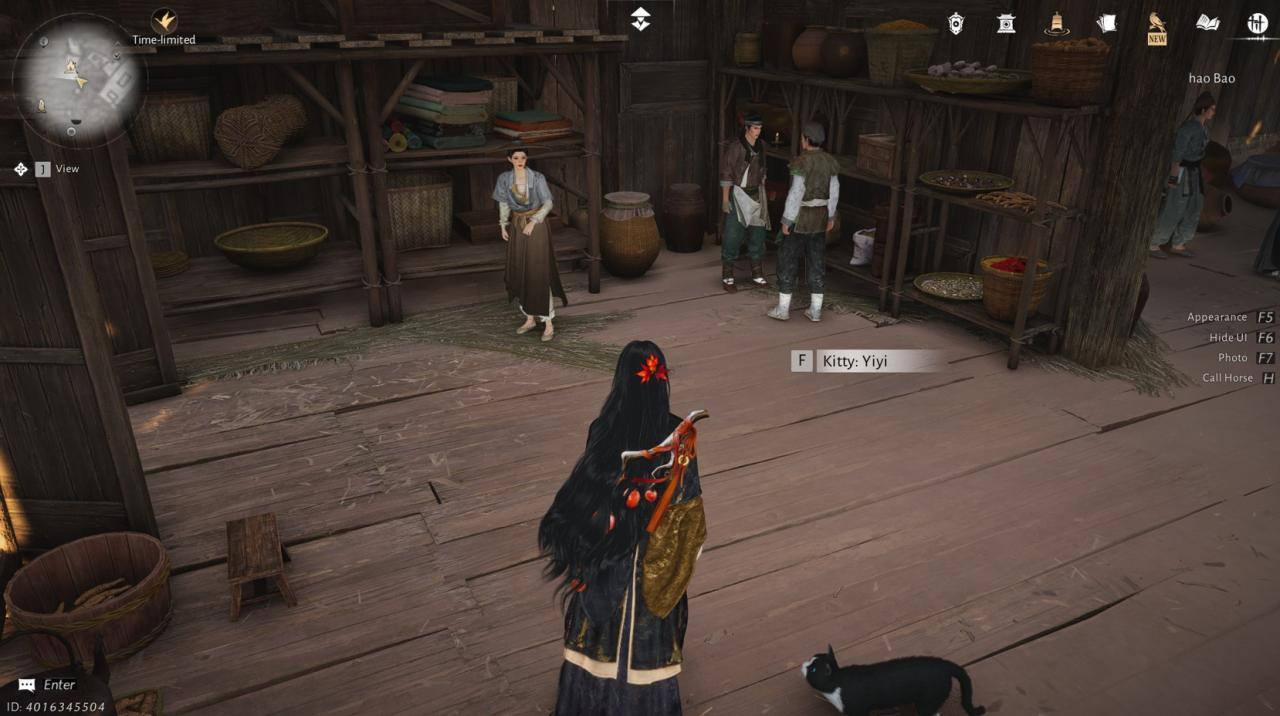
Task: Open the stacked papers icon
Action: coord(1106,23)
